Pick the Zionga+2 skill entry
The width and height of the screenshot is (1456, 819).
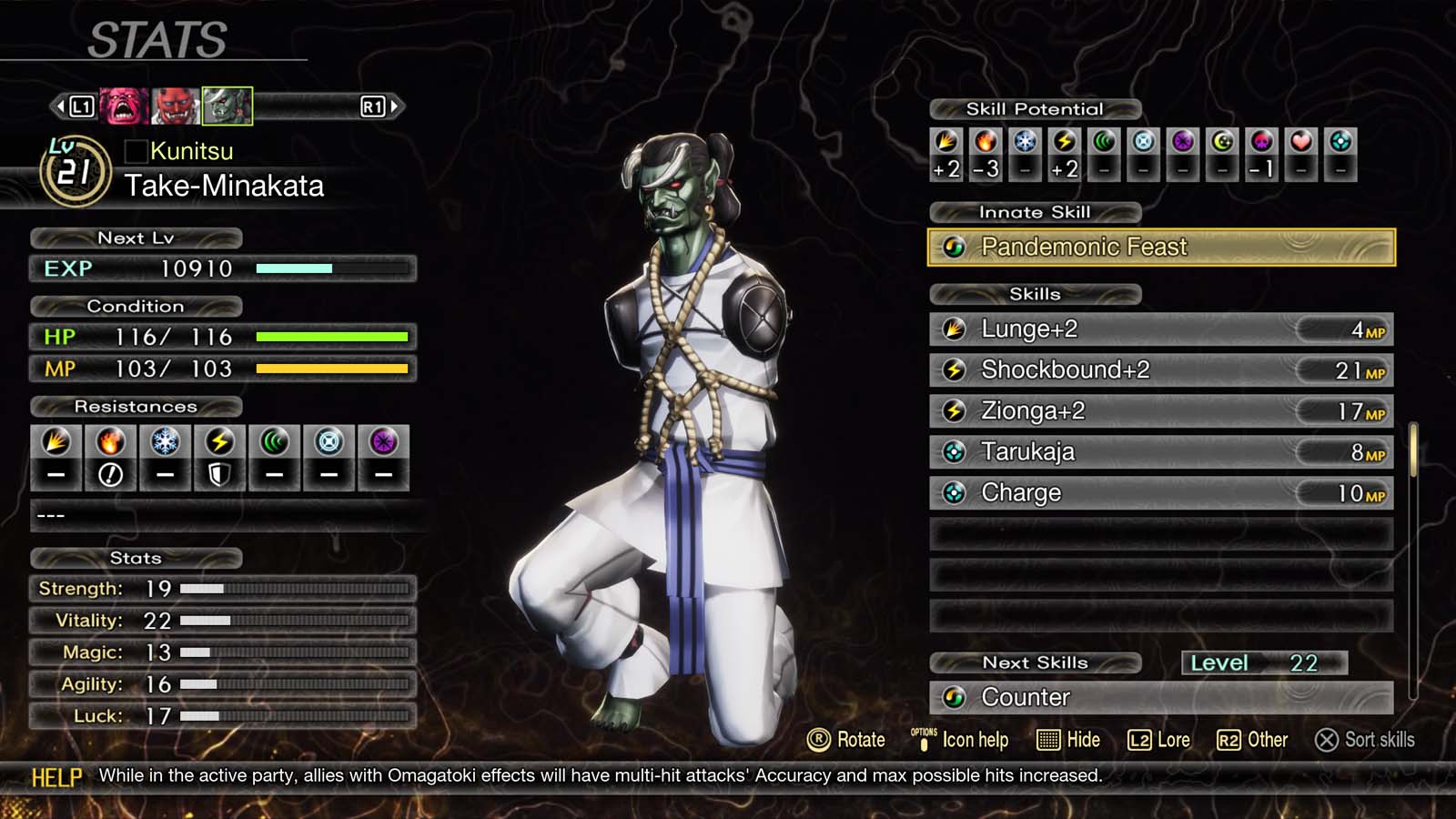coord(1160,411)
